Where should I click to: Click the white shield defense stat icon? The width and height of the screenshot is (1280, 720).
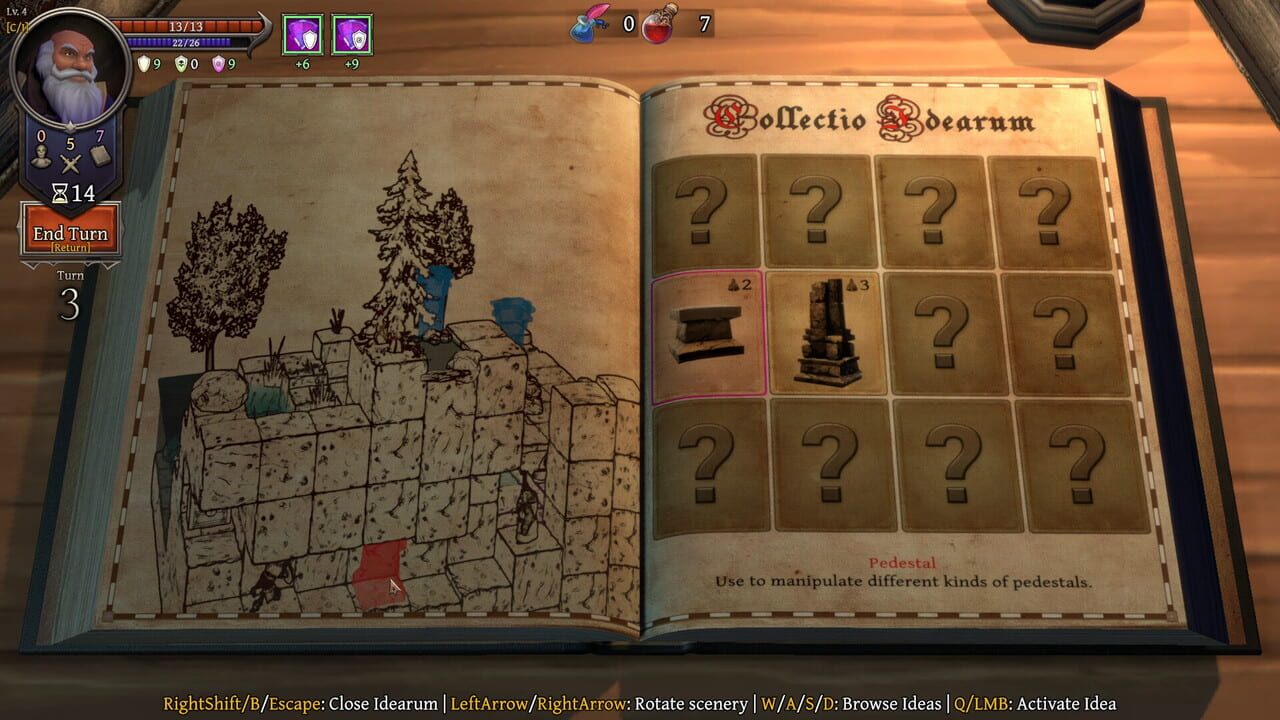pyautogui.click(x=143, y=63)
